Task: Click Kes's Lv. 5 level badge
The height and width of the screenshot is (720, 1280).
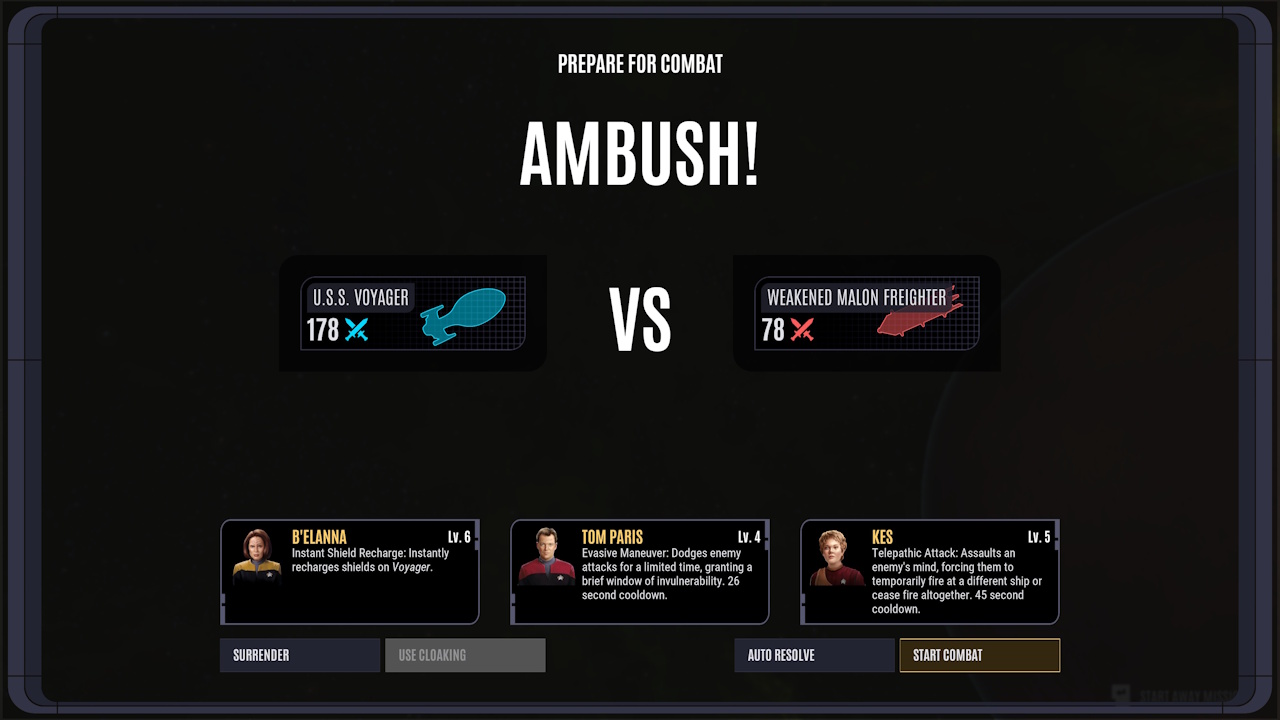Action: tap(1038, 537)
